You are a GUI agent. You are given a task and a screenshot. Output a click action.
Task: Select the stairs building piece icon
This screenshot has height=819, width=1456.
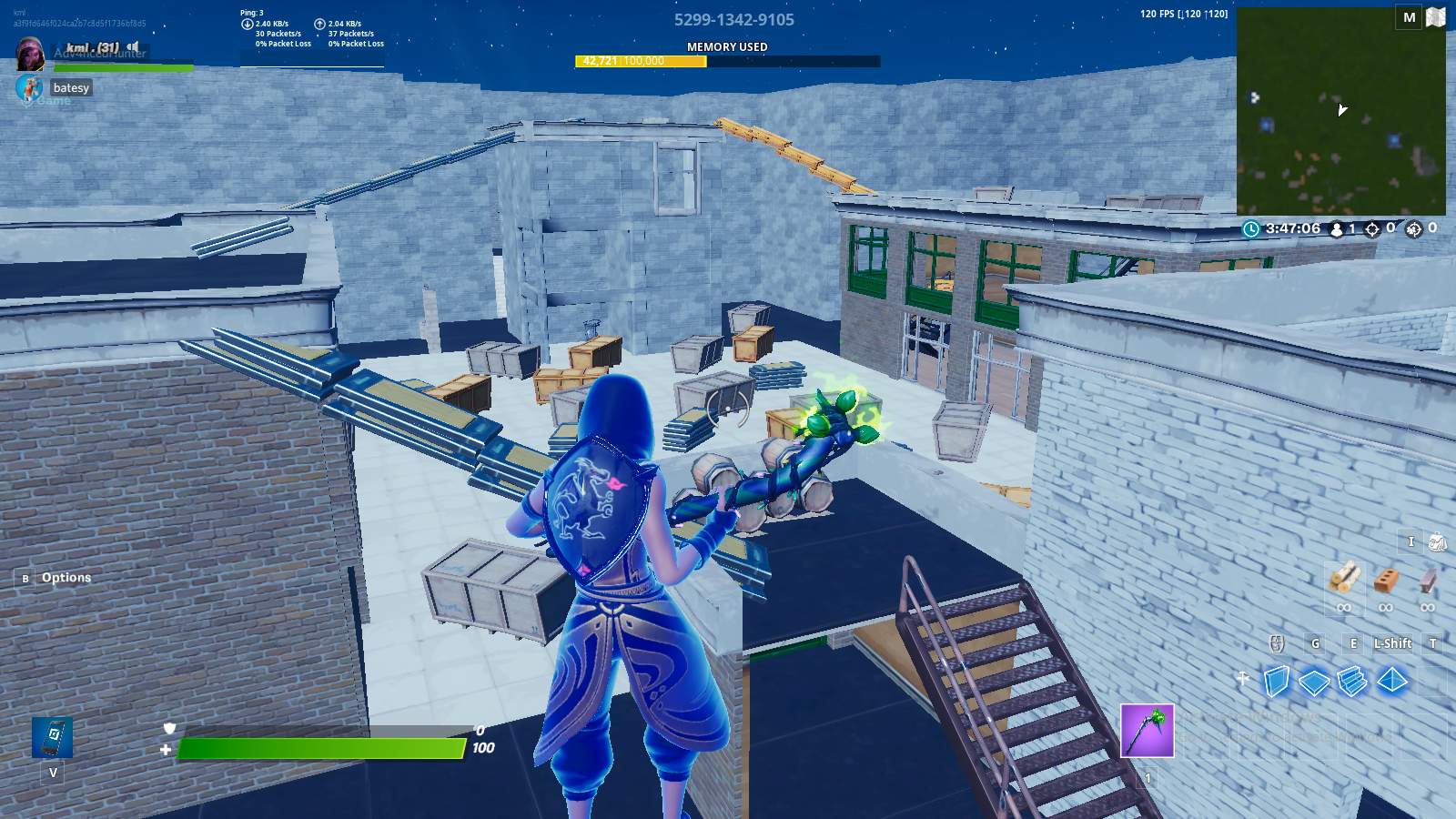[1353, 679]
